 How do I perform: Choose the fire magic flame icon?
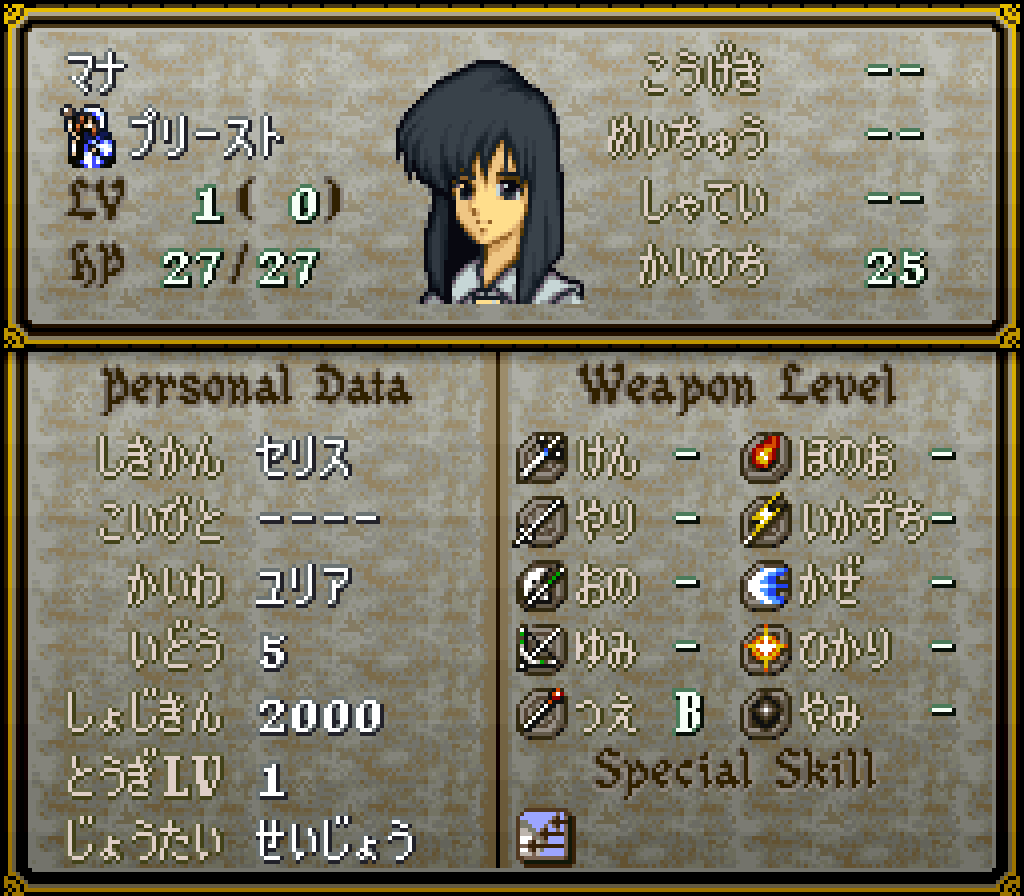pyautogui.click(x=766, y=457)
